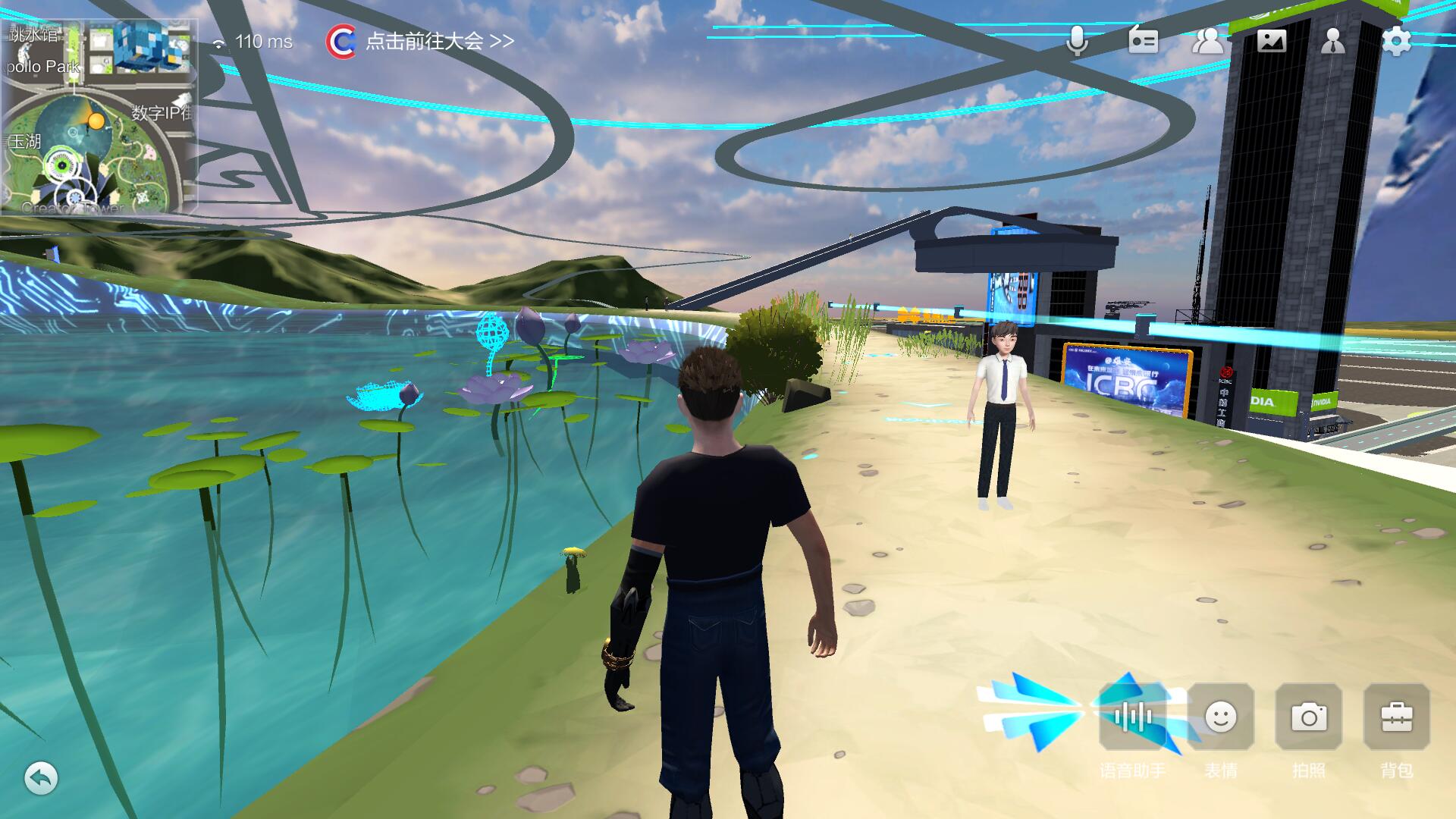Open the 表情 emote menu
The width and height of the screenshot is (1456, 819).
coord(1221,717)
